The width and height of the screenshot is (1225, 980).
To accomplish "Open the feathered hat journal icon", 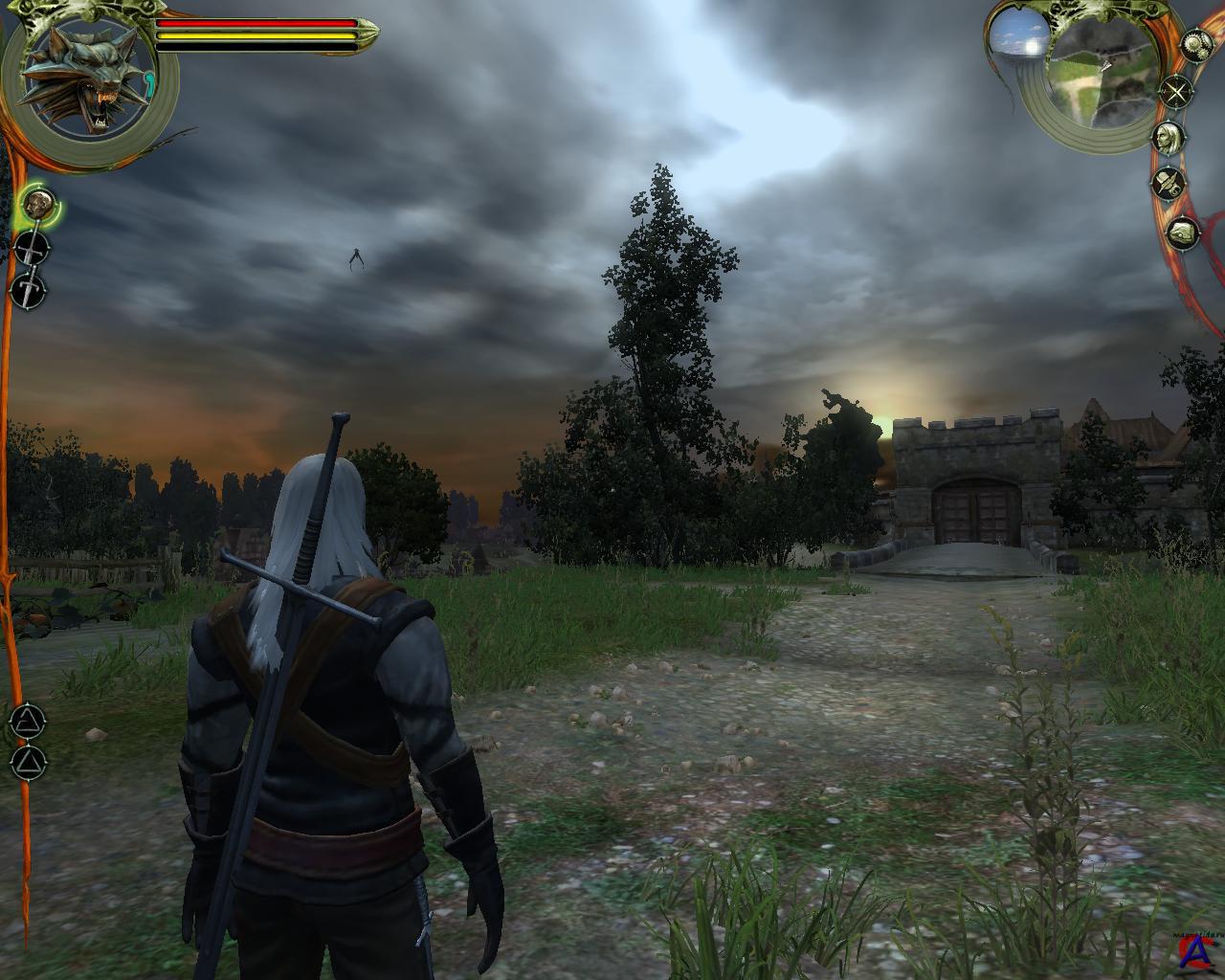I will click(1169, 182).
